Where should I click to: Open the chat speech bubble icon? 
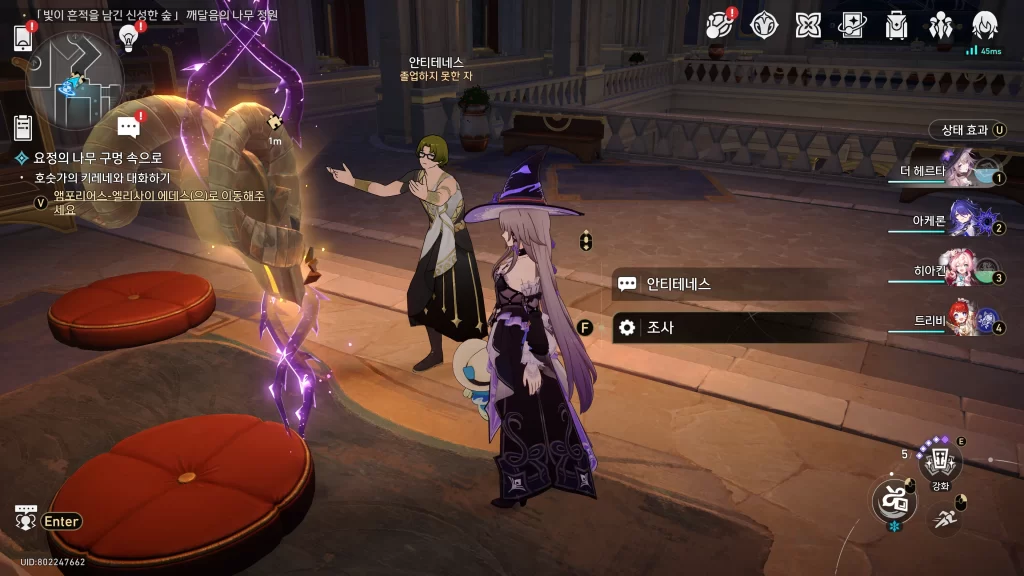(128, 127)
